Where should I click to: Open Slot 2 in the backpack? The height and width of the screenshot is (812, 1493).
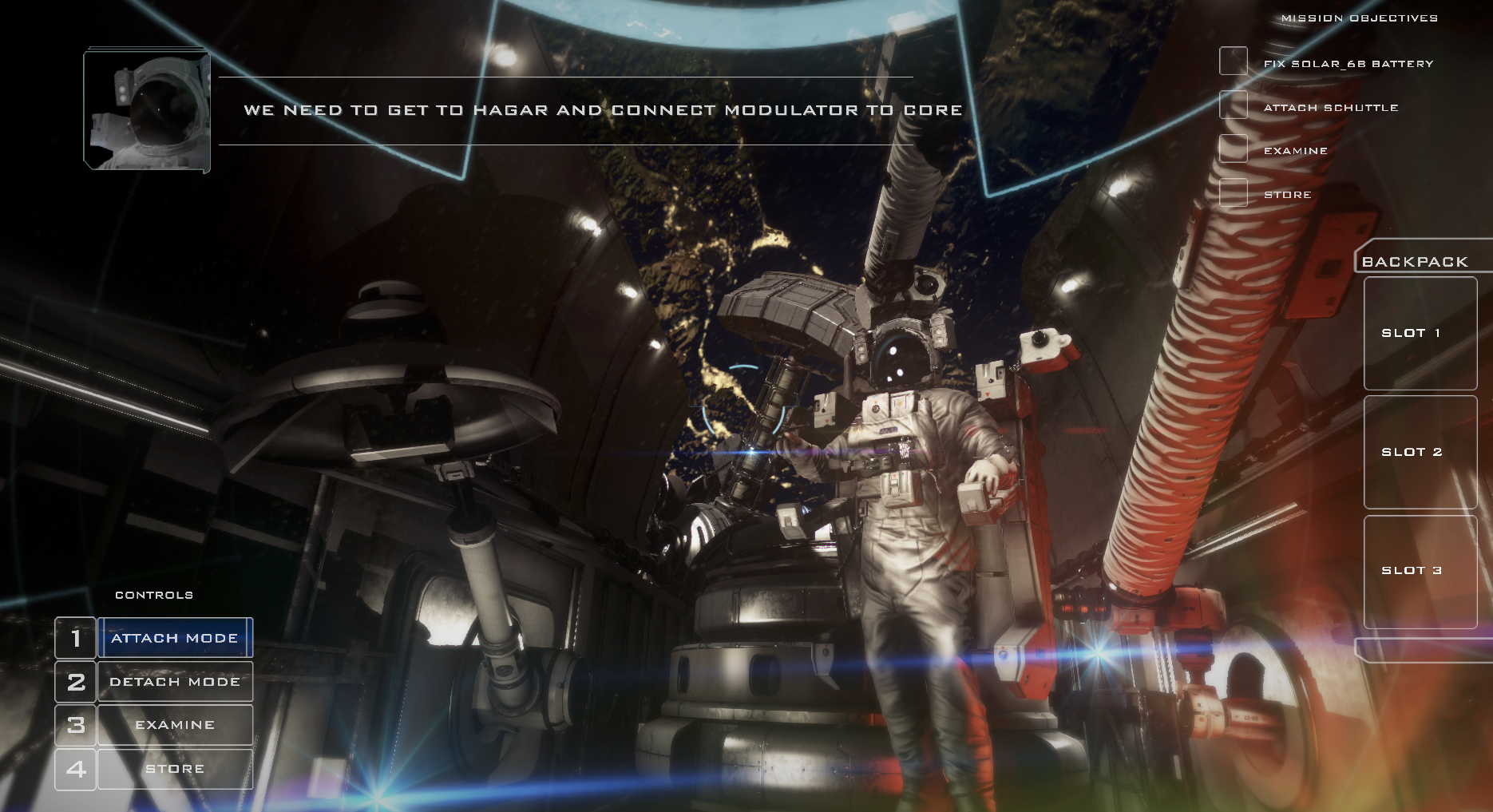[1420, 451]
